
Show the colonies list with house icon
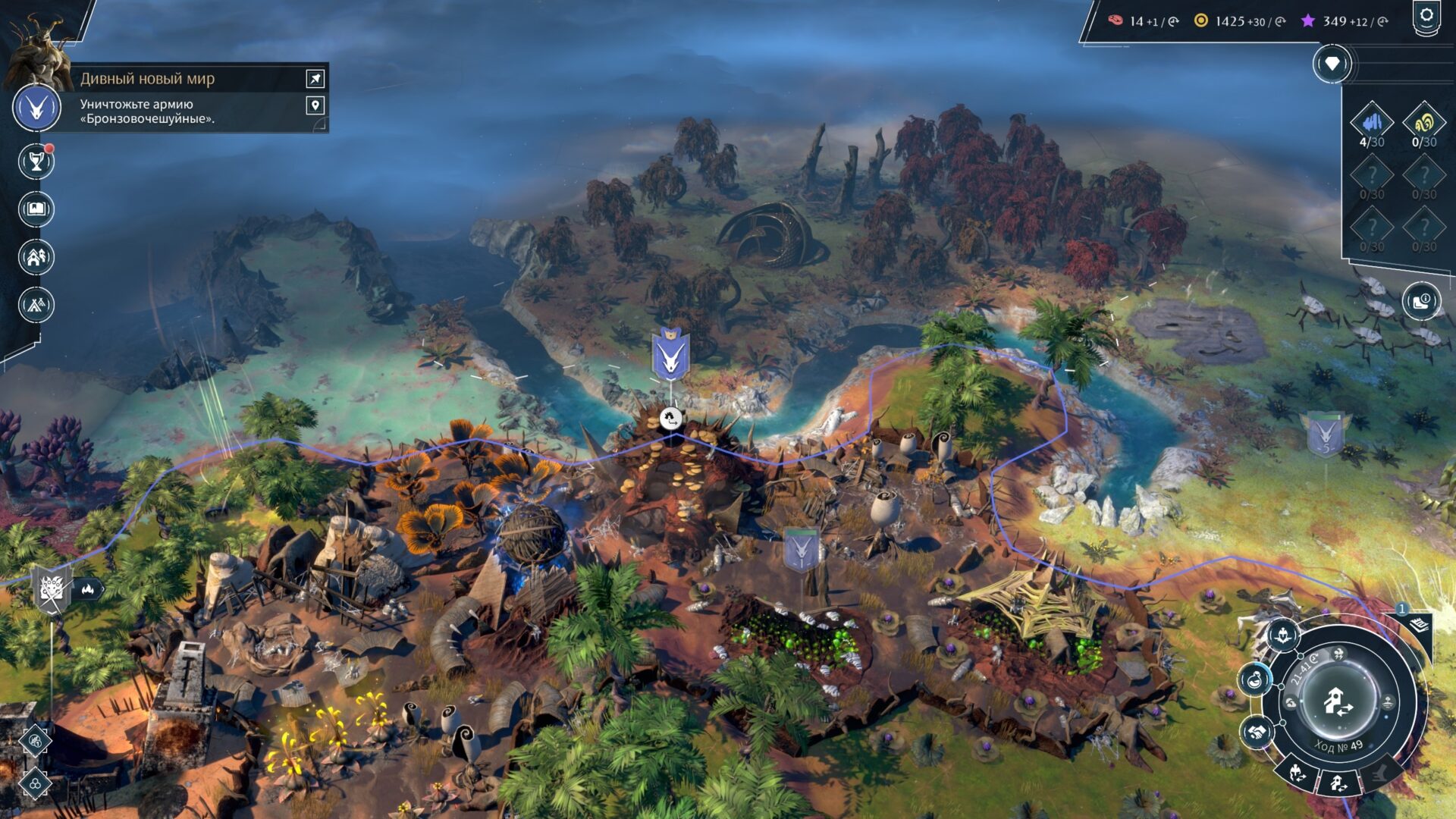point(36,257)
